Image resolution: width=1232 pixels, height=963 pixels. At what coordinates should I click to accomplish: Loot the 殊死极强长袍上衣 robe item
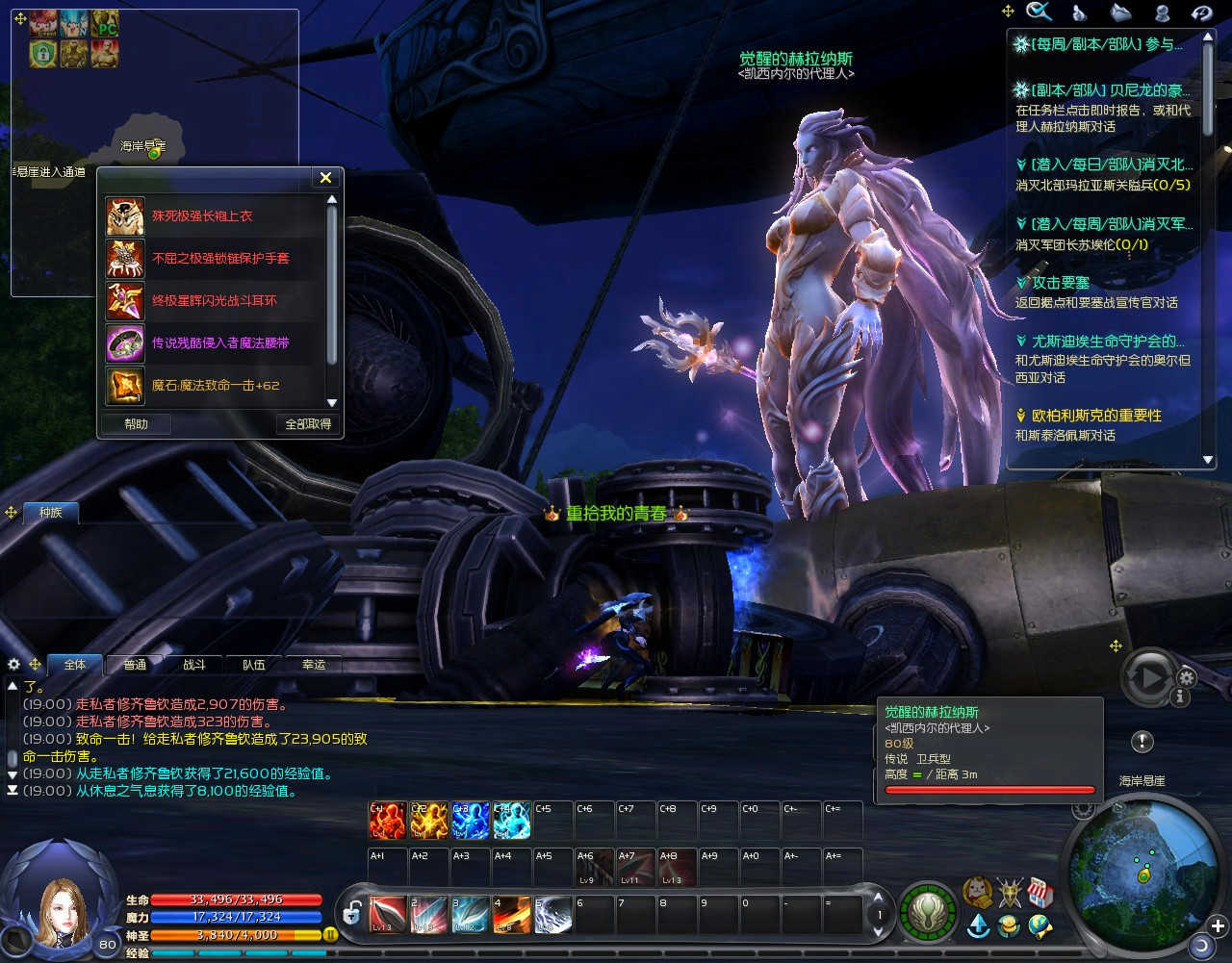click(202, 216)
